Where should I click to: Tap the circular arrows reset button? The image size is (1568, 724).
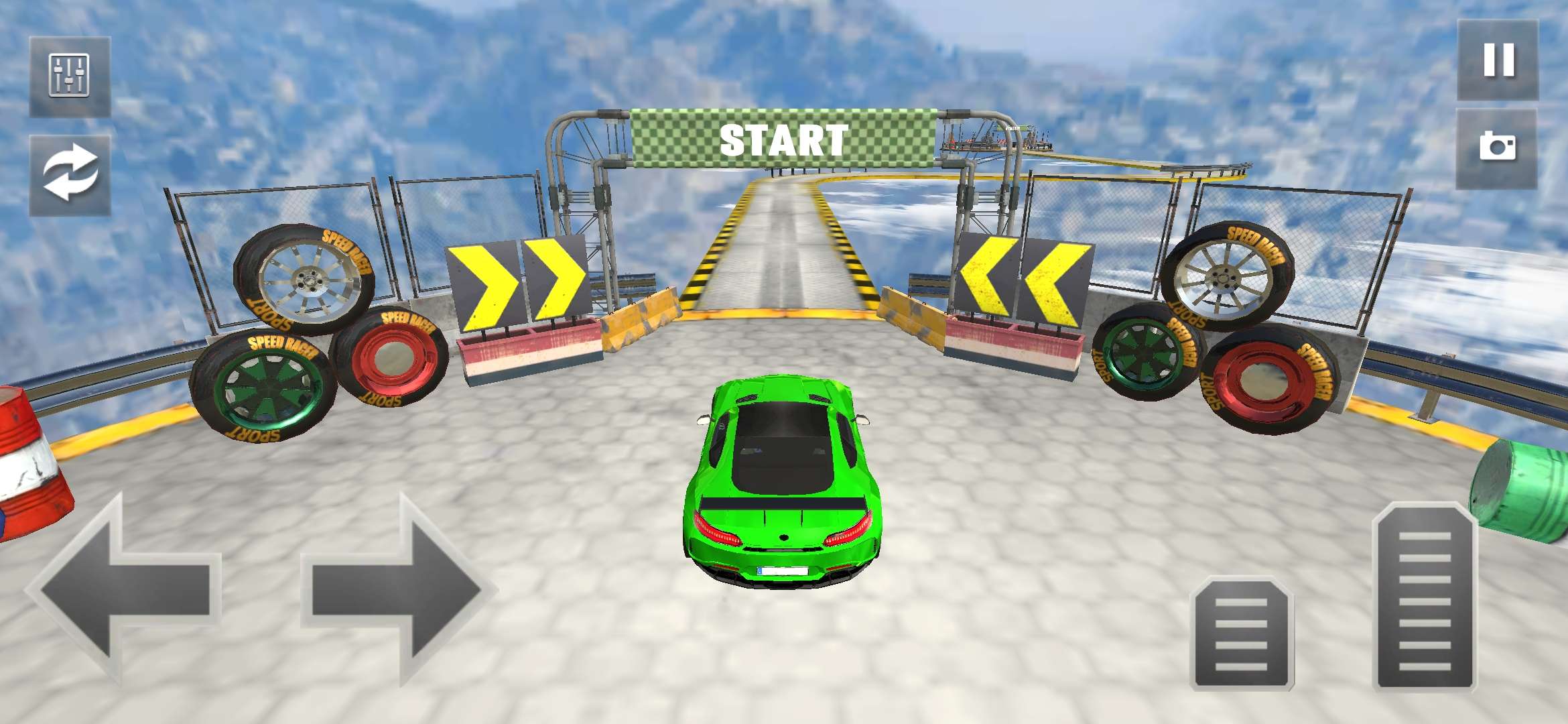[70, 174]
